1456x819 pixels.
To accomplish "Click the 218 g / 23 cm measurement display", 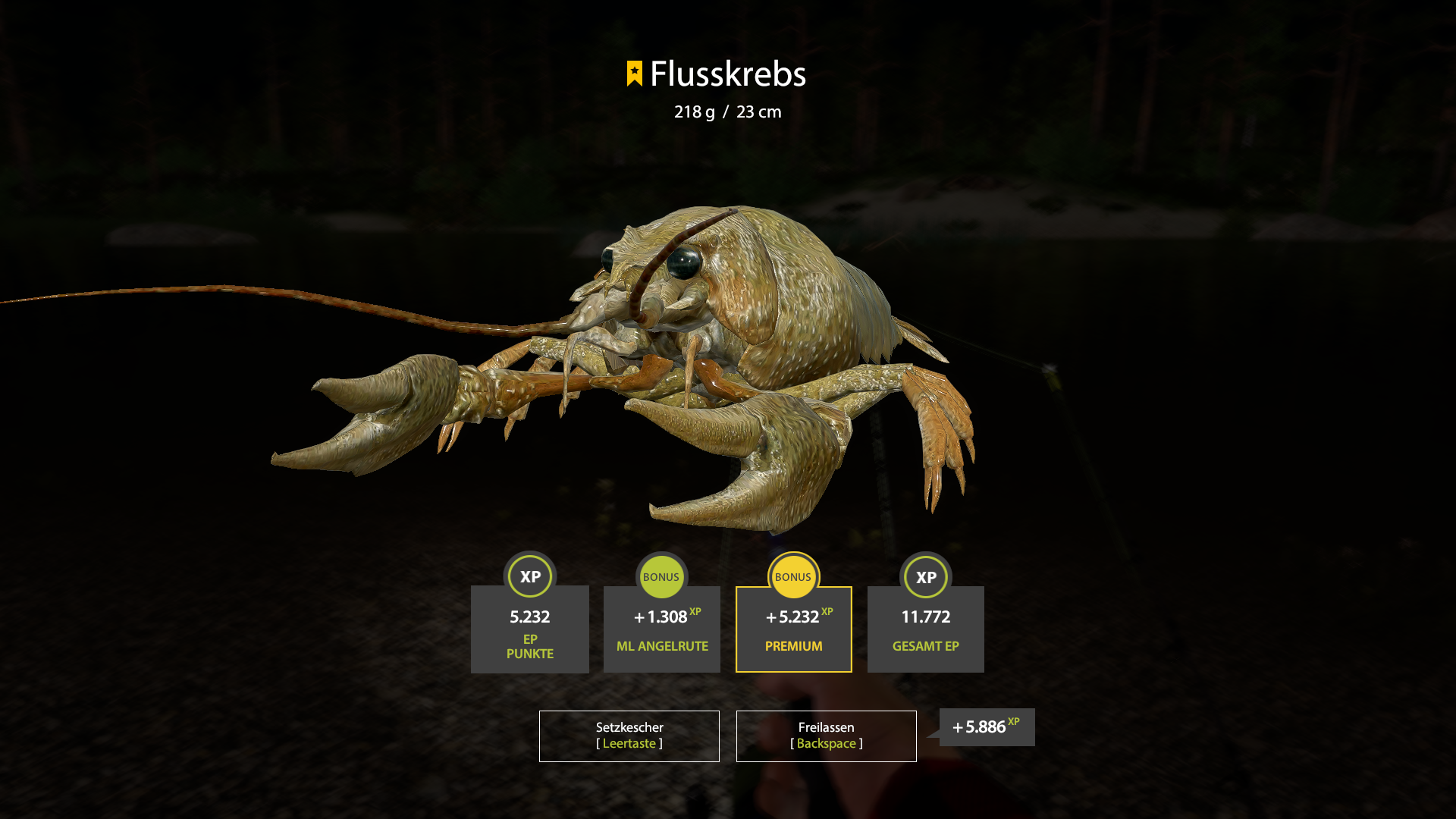I will pyautogui.click(x=726, y=112).
